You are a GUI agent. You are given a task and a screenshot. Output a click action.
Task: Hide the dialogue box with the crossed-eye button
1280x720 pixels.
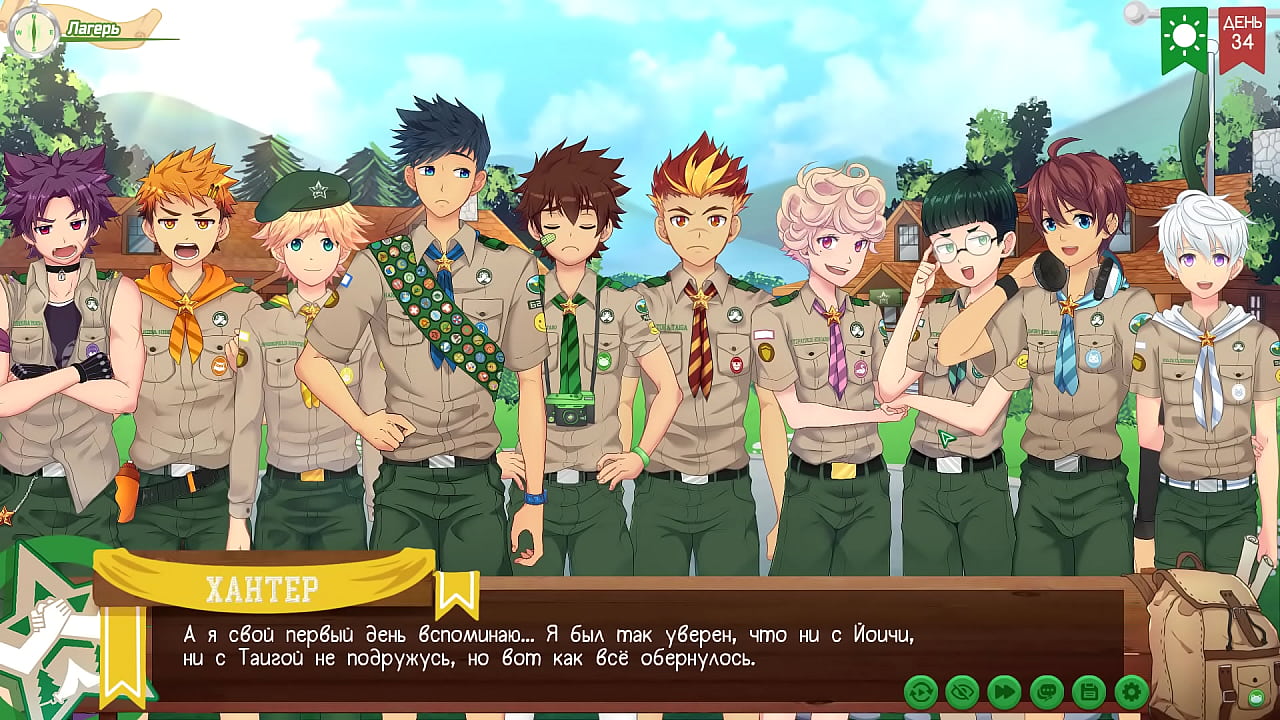pos(962,692)
